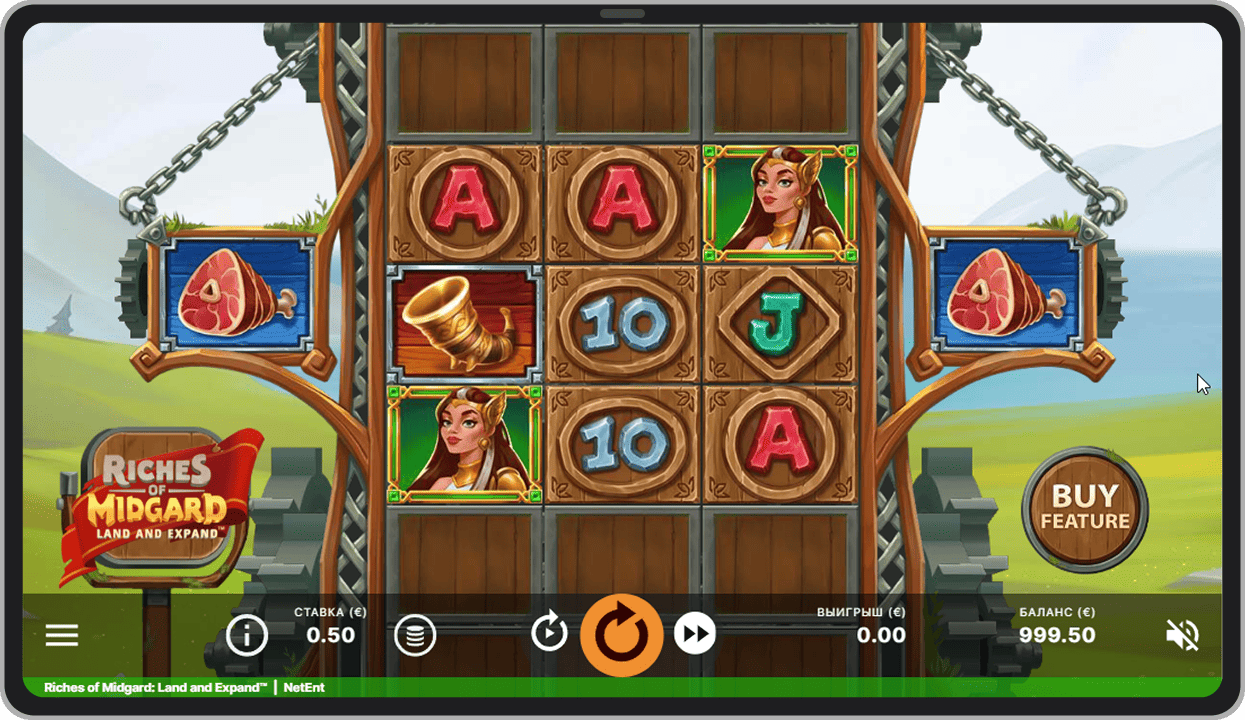Open the autoplay options
The width and height of the screenshot is (1245, 720).
click(x=549, y=633)
